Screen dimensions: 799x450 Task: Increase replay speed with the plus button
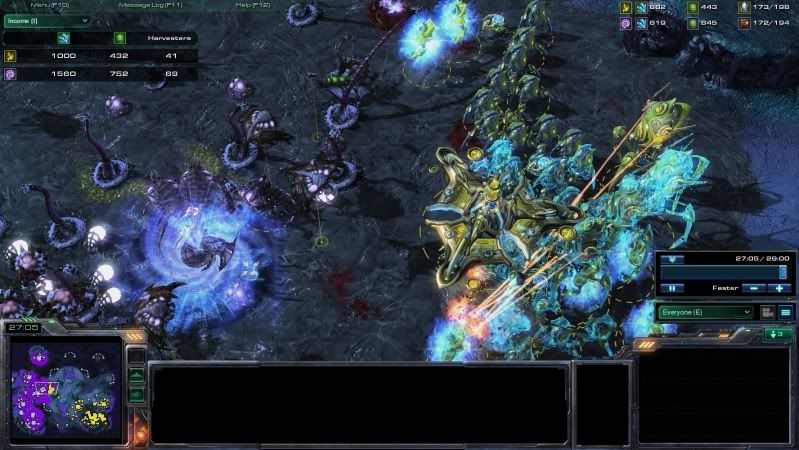pos(779,288)
